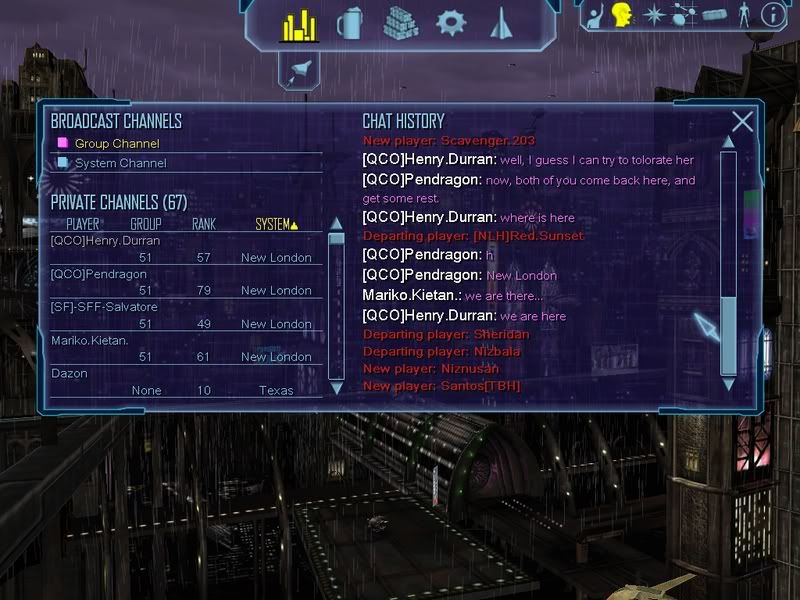Select the System Channel broadcast channel
The width and height of the screenshot is (800, 600).
point(120,163)
